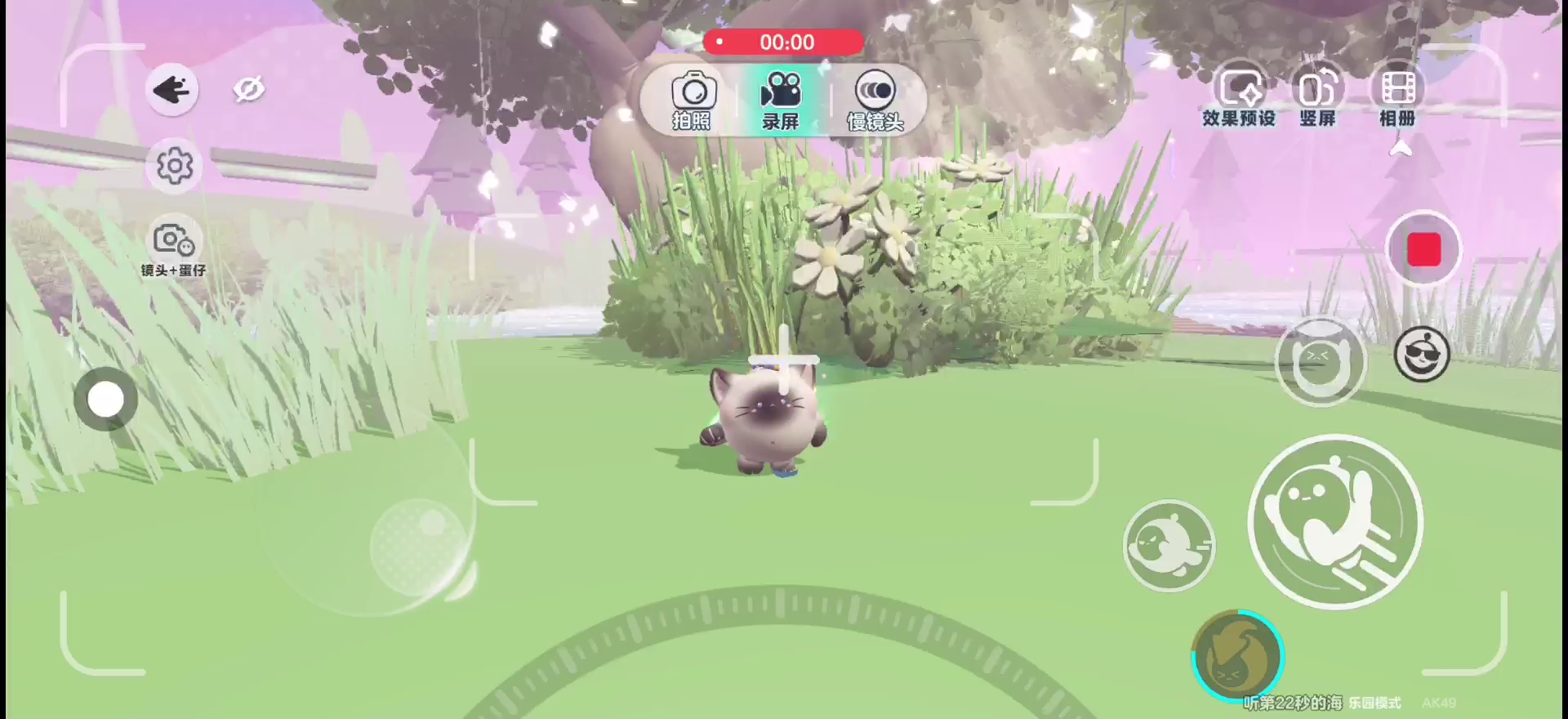Click the white dot camera height control
The width and height of the screenshot is (1568, 719).
coord(106,400)
